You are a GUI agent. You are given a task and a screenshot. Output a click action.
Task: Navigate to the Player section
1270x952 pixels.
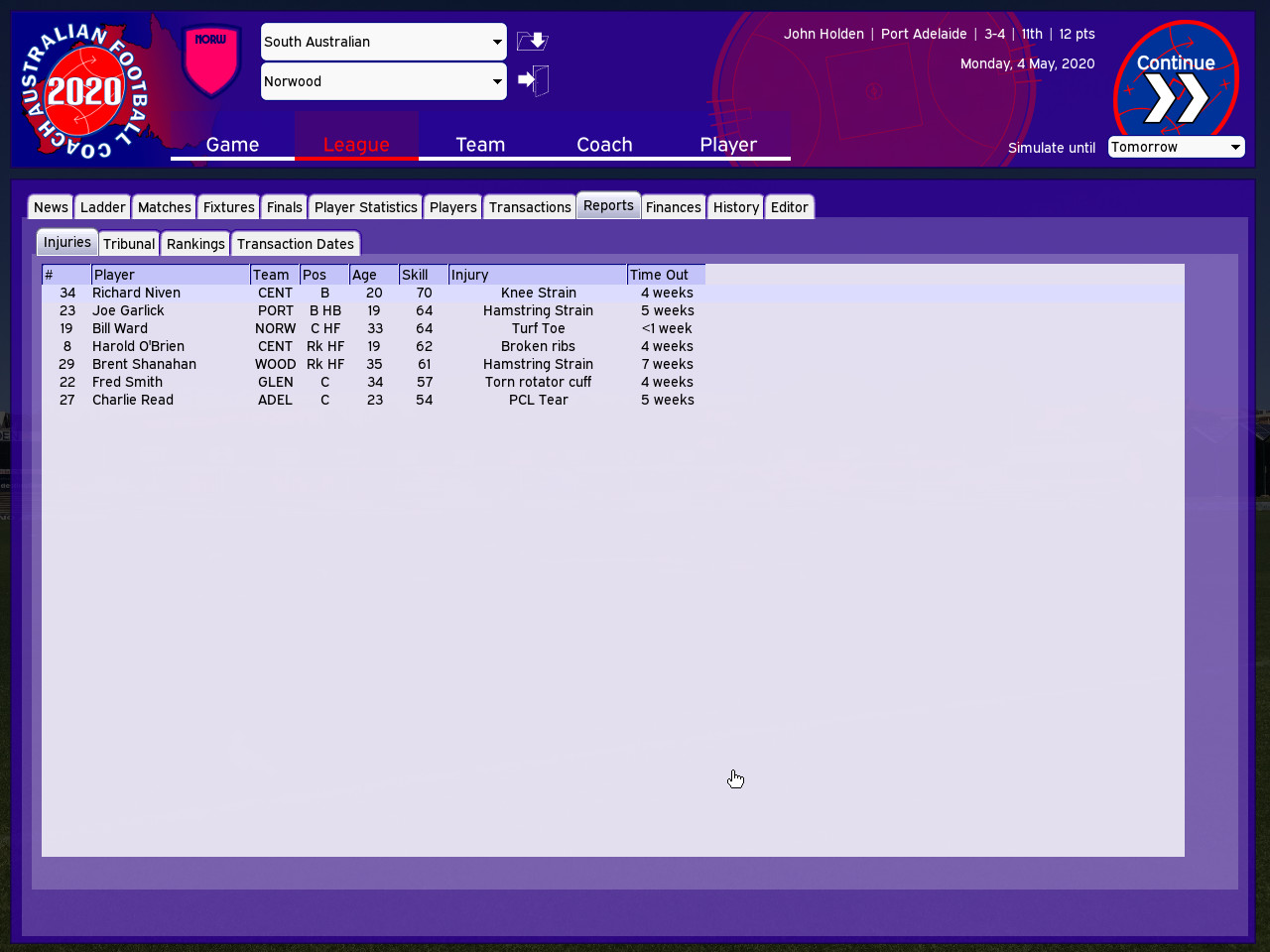click(x=728, y=145)
